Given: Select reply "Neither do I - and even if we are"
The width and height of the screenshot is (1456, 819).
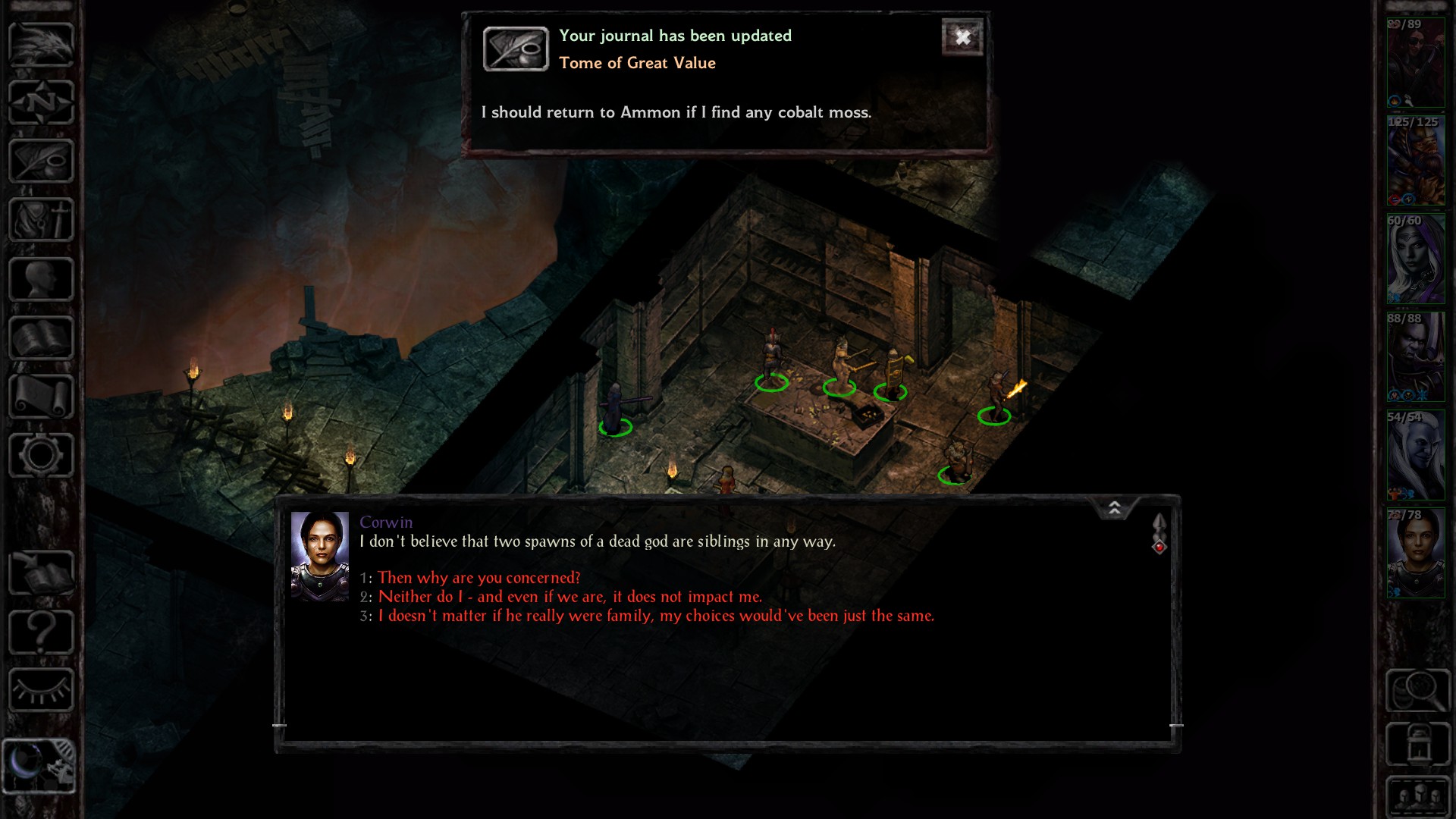Looking at the screenshot, I should [x=570, y=597].
